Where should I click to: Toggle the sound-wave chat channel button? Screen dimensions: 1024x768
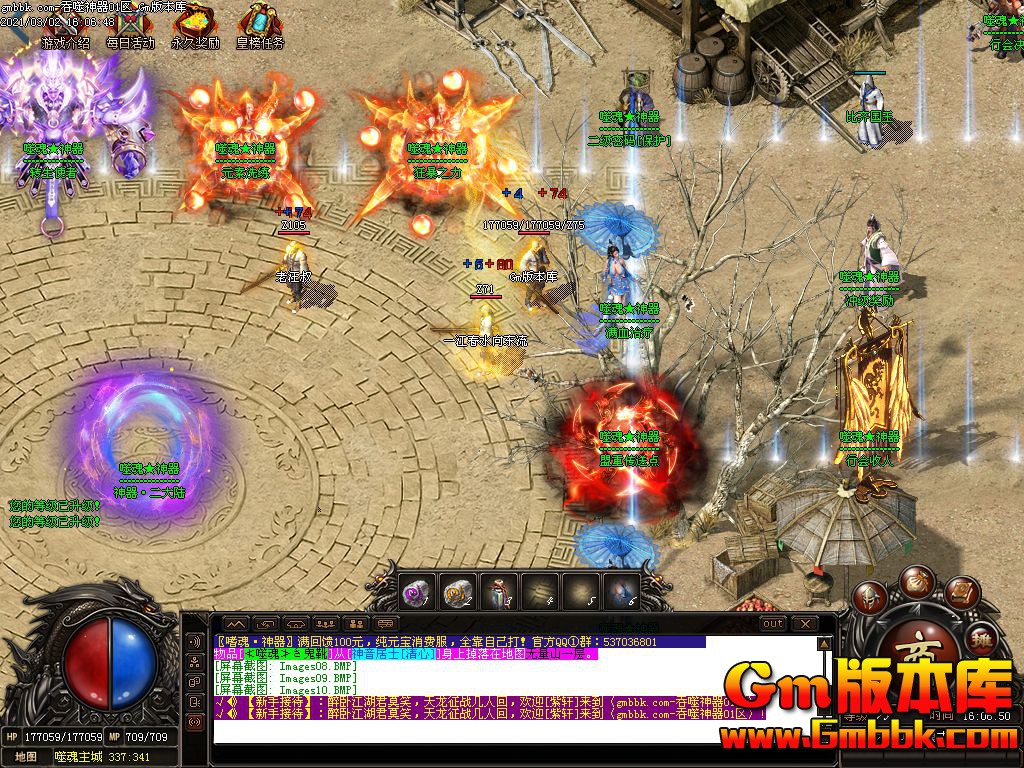pyautogui.click(x=195, y=640)
